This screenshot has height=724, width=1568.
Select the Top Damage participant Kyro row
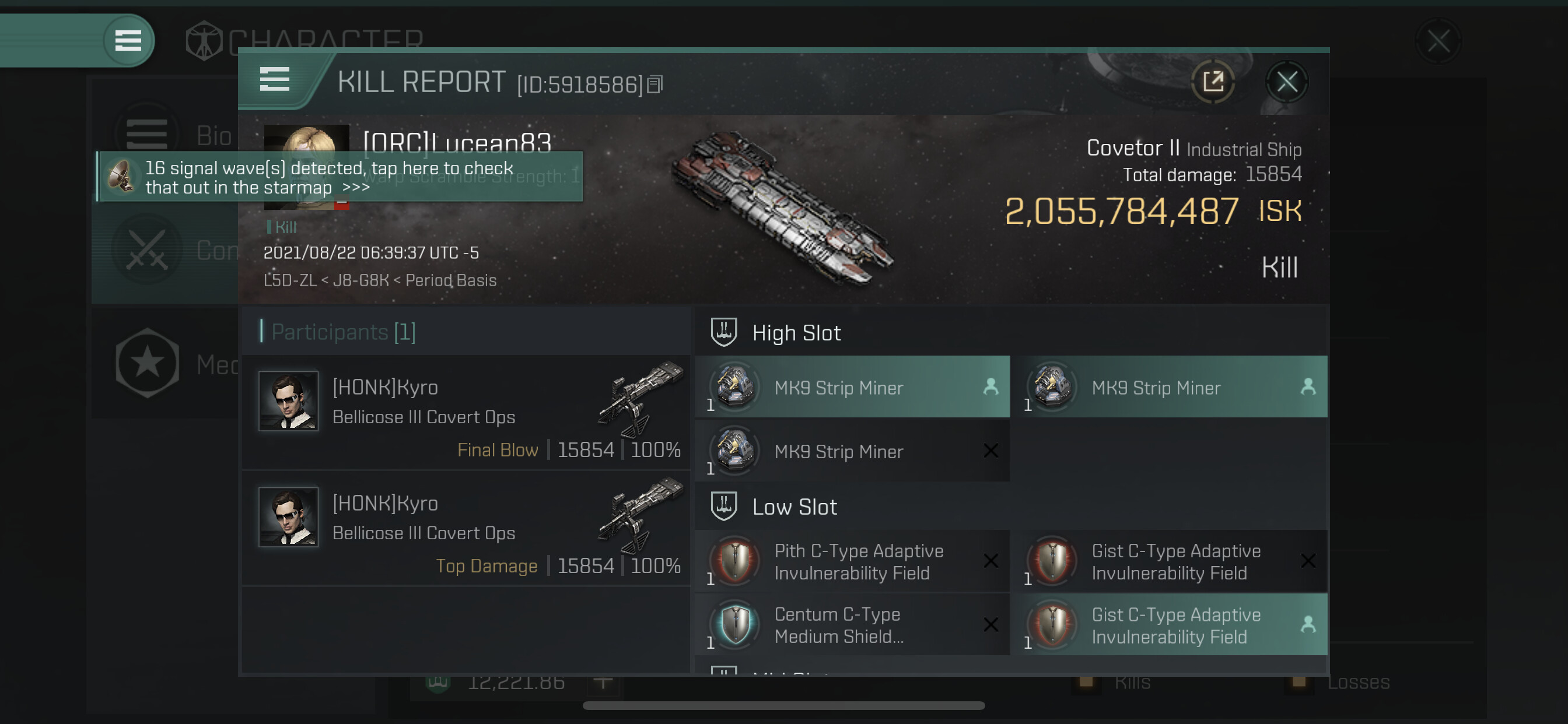click(466, 529)
